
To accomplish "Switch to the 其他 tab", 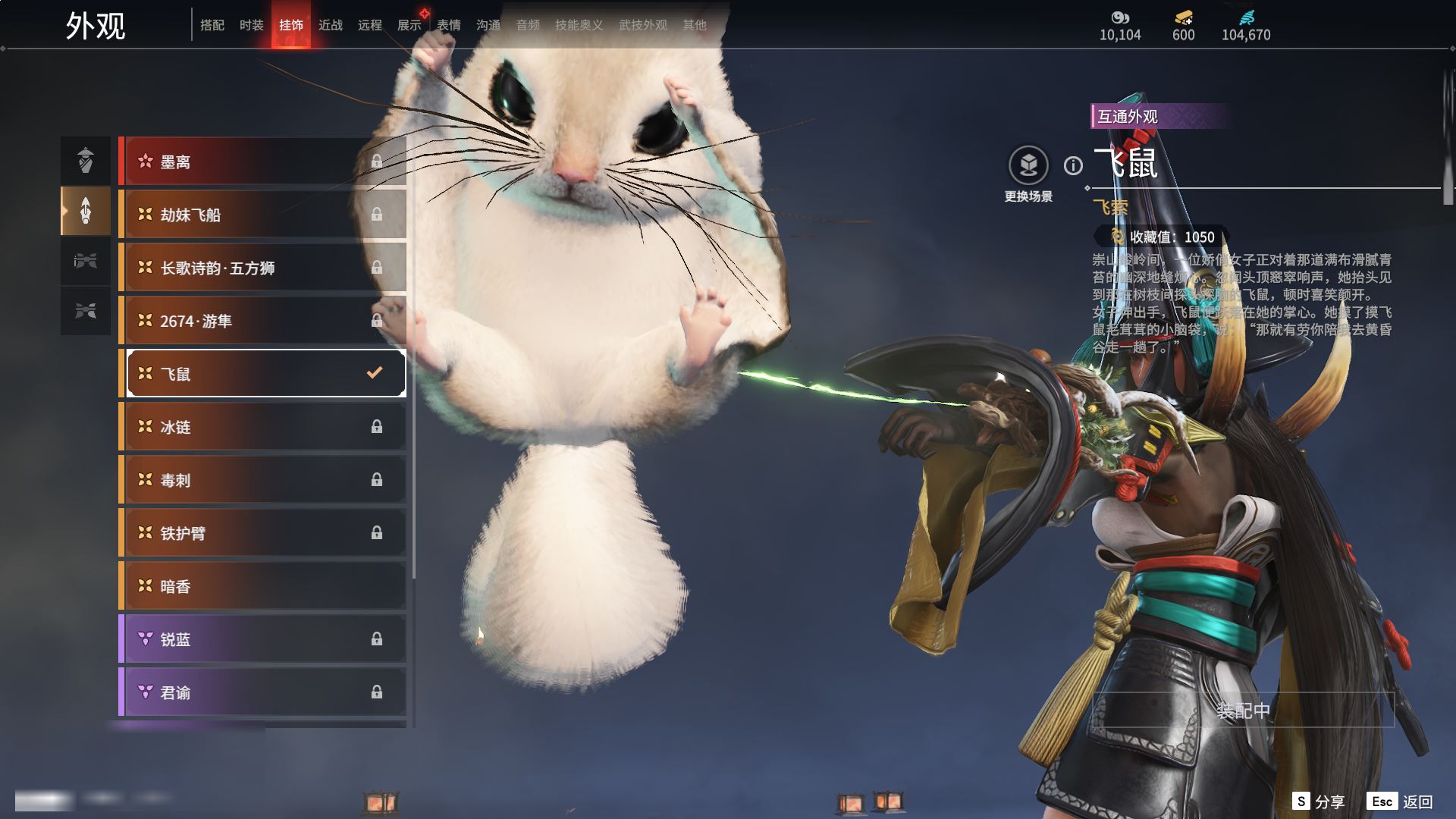I will 695,25.
